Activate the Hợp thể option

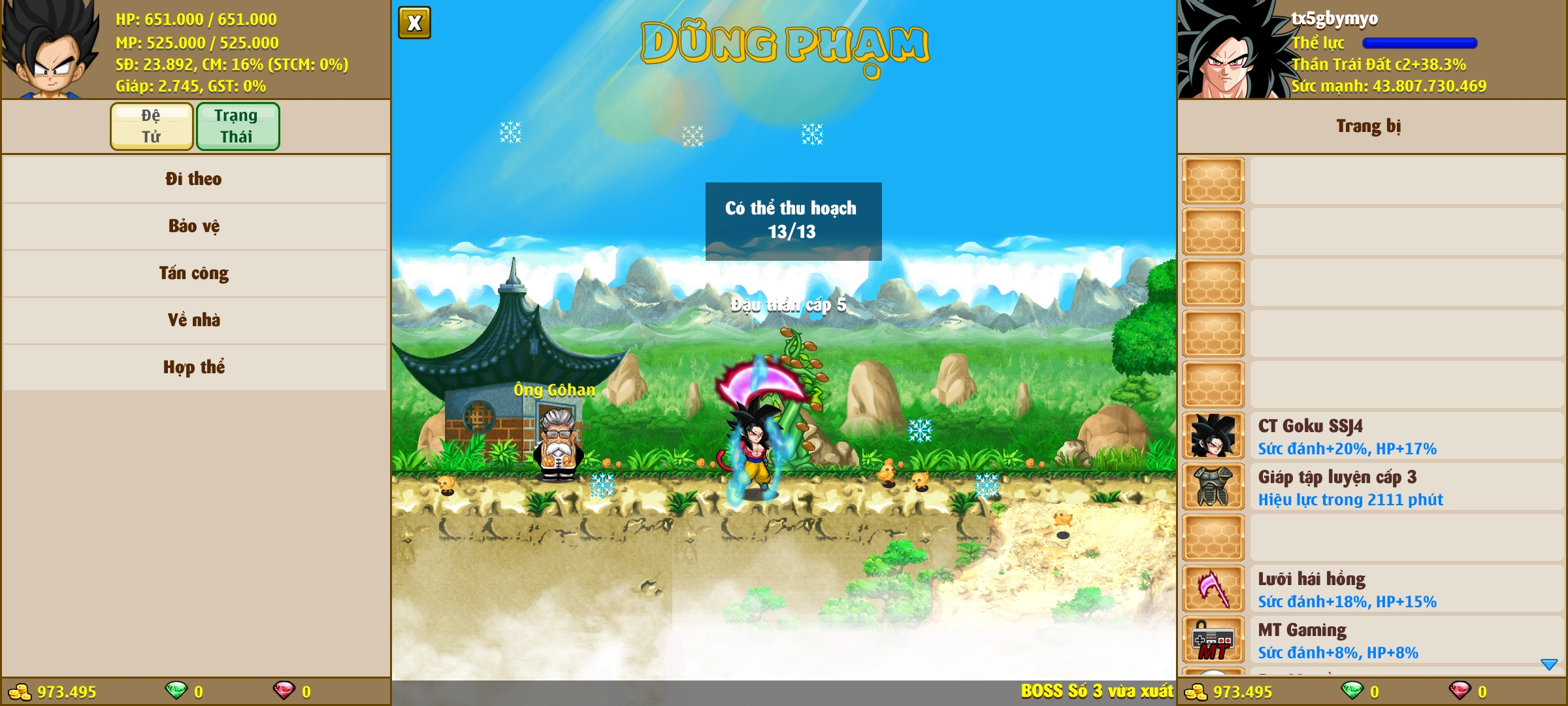coord(194,367)
